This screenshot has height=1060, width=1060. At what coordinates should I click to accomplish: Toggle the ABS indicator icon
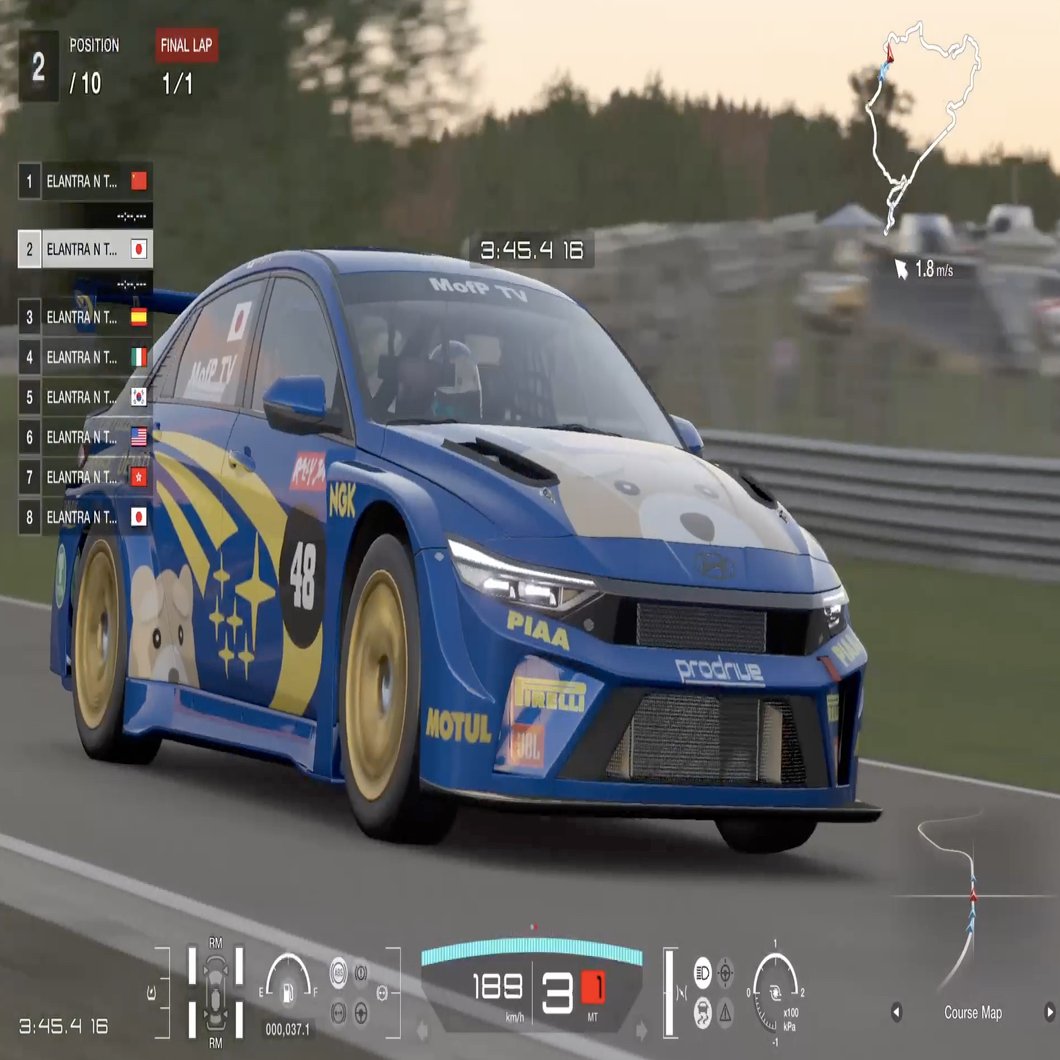pyautogui.click(x=339, y=973)
